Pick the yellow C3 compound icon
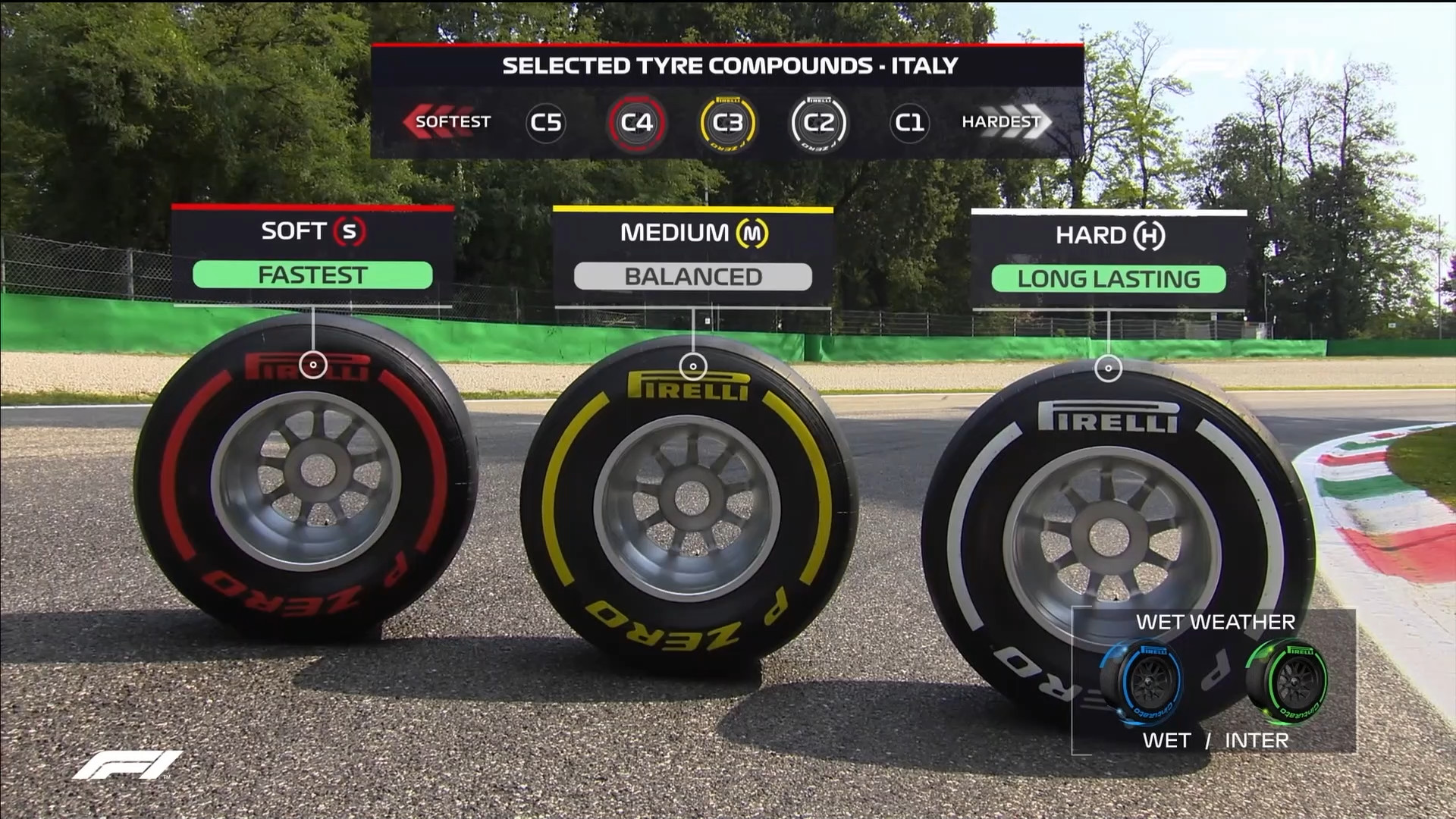 pos(728,122)
